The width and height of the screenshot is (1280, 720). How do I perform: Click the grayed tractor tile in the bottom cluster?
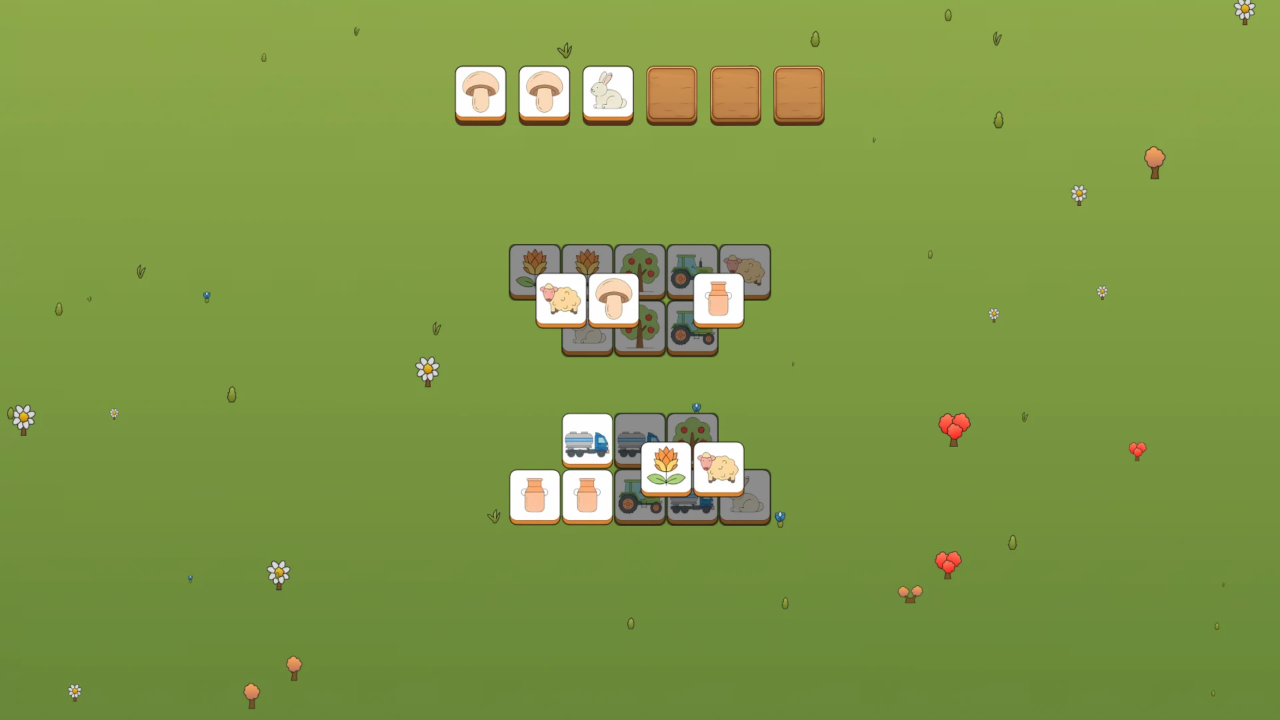click(639, 496)
